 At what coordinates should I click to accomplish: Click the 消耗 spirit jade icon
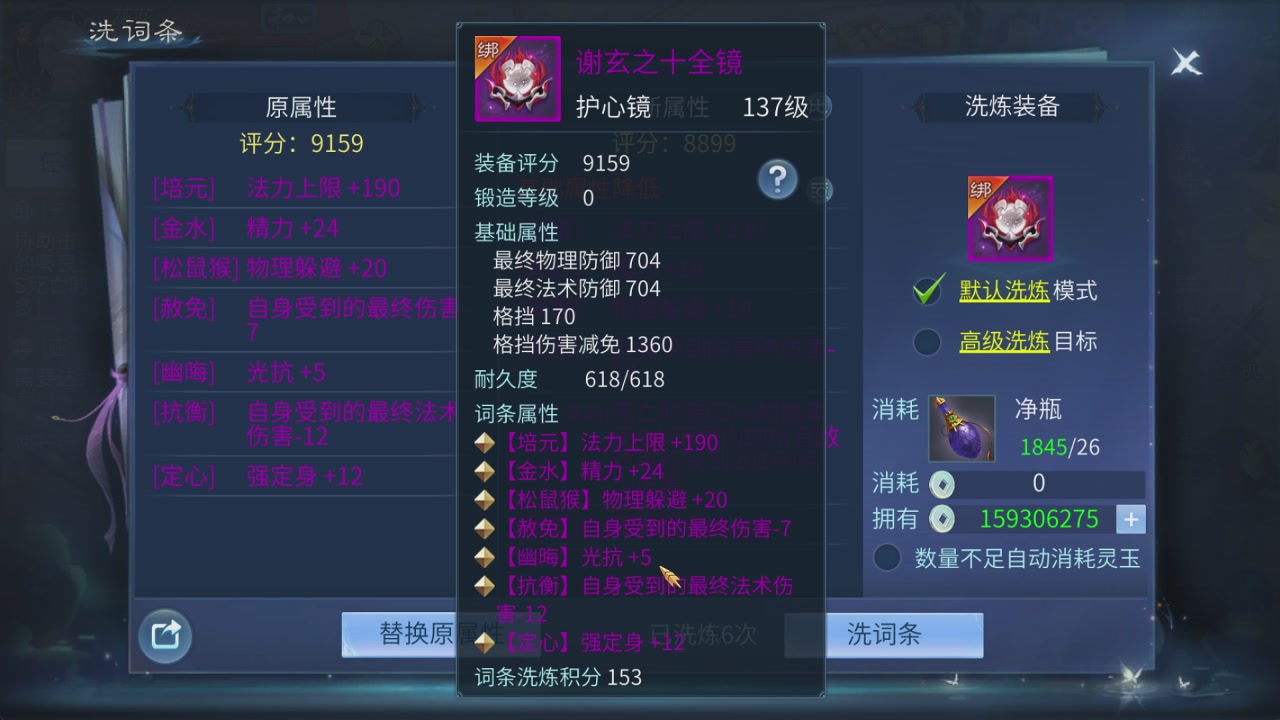click(x=941, y=484)
